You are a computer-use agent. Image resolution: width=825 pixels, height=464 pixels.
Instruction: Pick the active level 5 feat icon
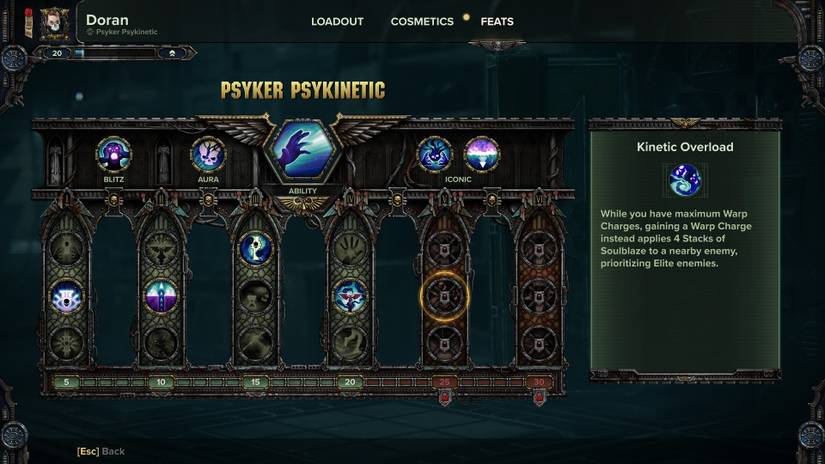67,296
